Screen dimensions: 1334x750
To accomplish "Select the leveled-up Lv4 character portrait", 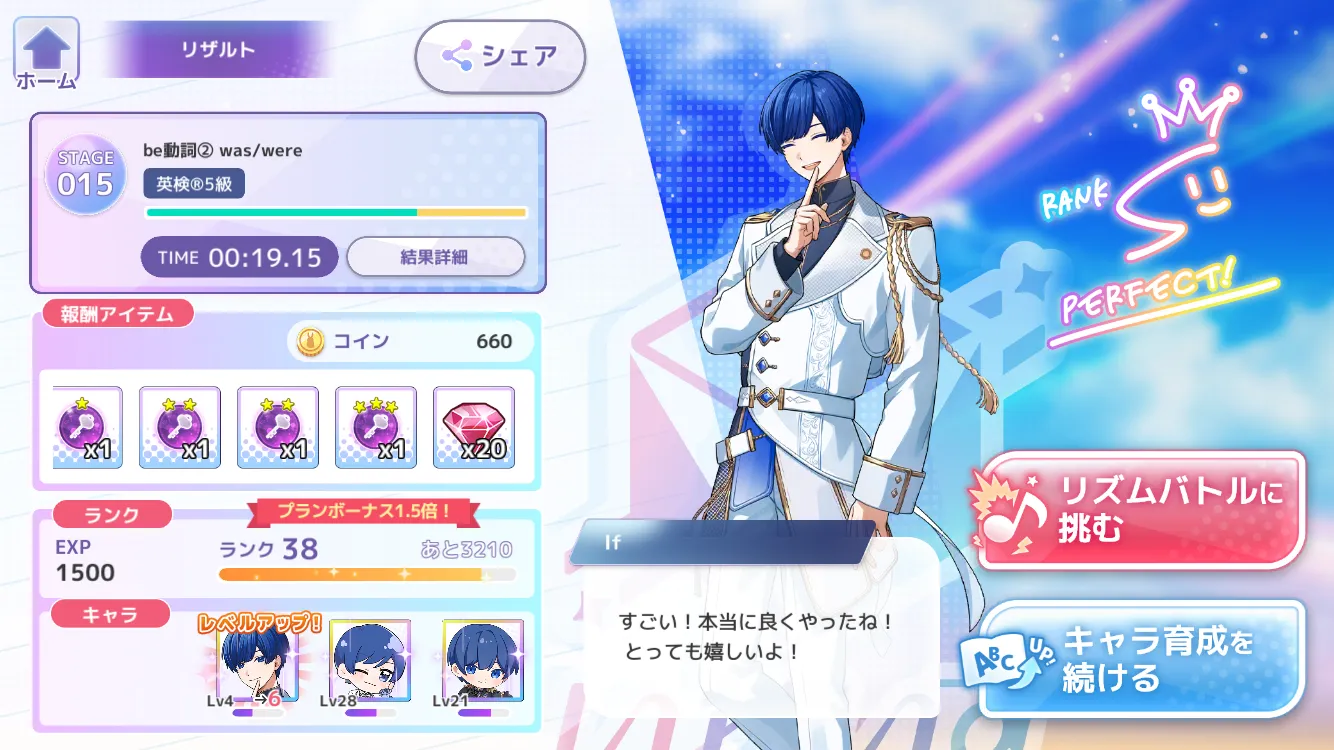I will (257, 660).
